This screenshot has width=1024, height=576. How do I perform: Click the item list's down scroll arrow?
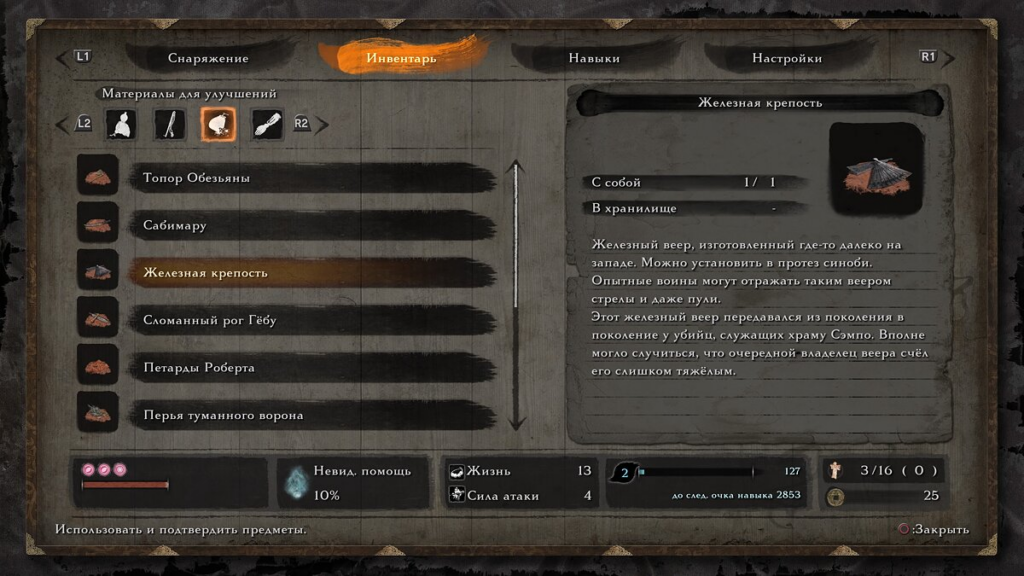click(x=516, y=422)
